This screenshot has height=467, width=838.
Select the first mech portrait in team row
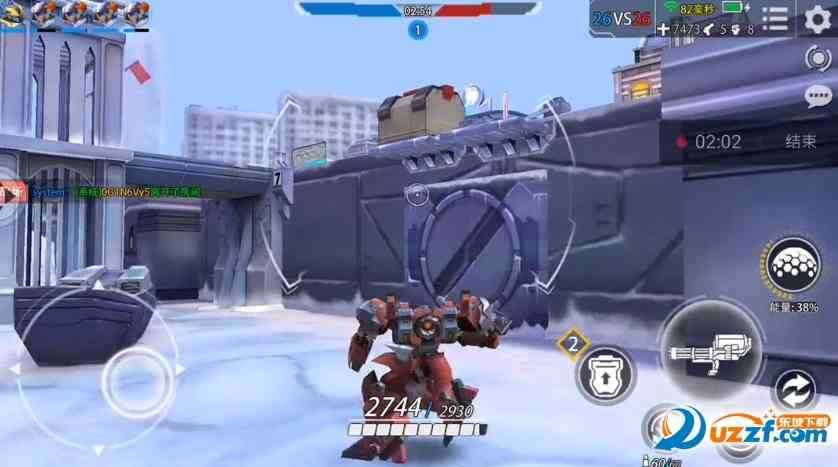coord(14,14)
